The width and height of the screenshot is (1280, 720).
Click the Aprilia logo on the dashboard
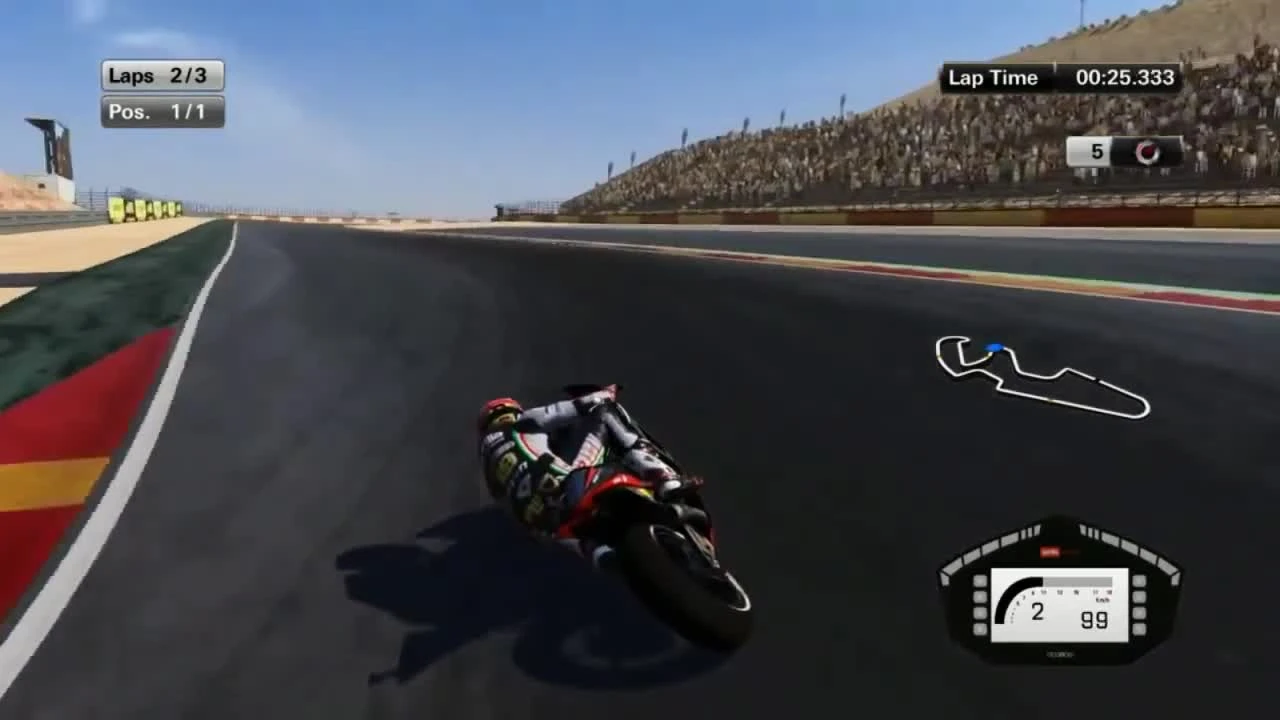coord(1053,551)
